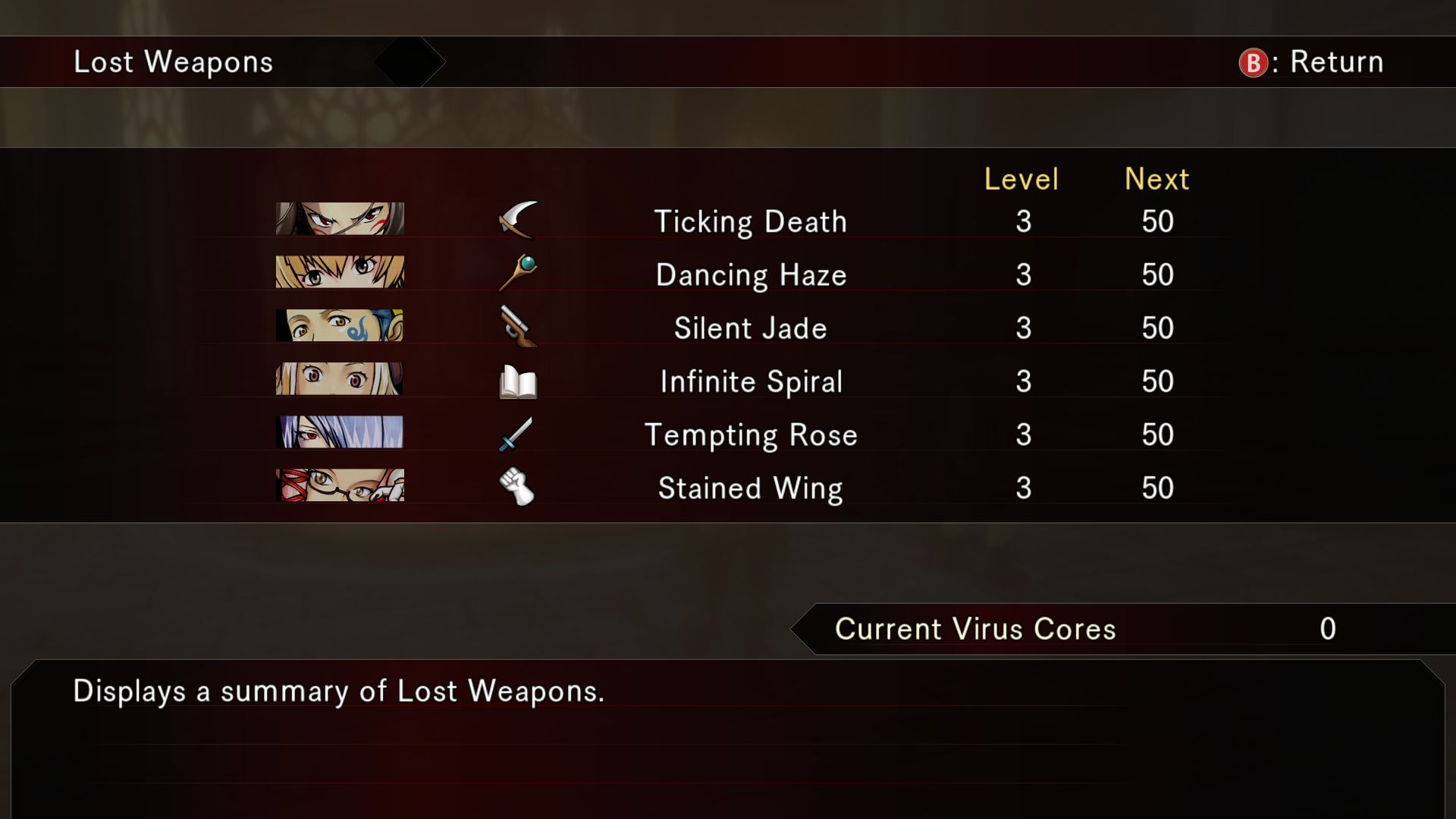This screenshot has height=819, width=1456.
Task: Select the white-haired pink-eyed character portrait
Action: click(340, 378)
